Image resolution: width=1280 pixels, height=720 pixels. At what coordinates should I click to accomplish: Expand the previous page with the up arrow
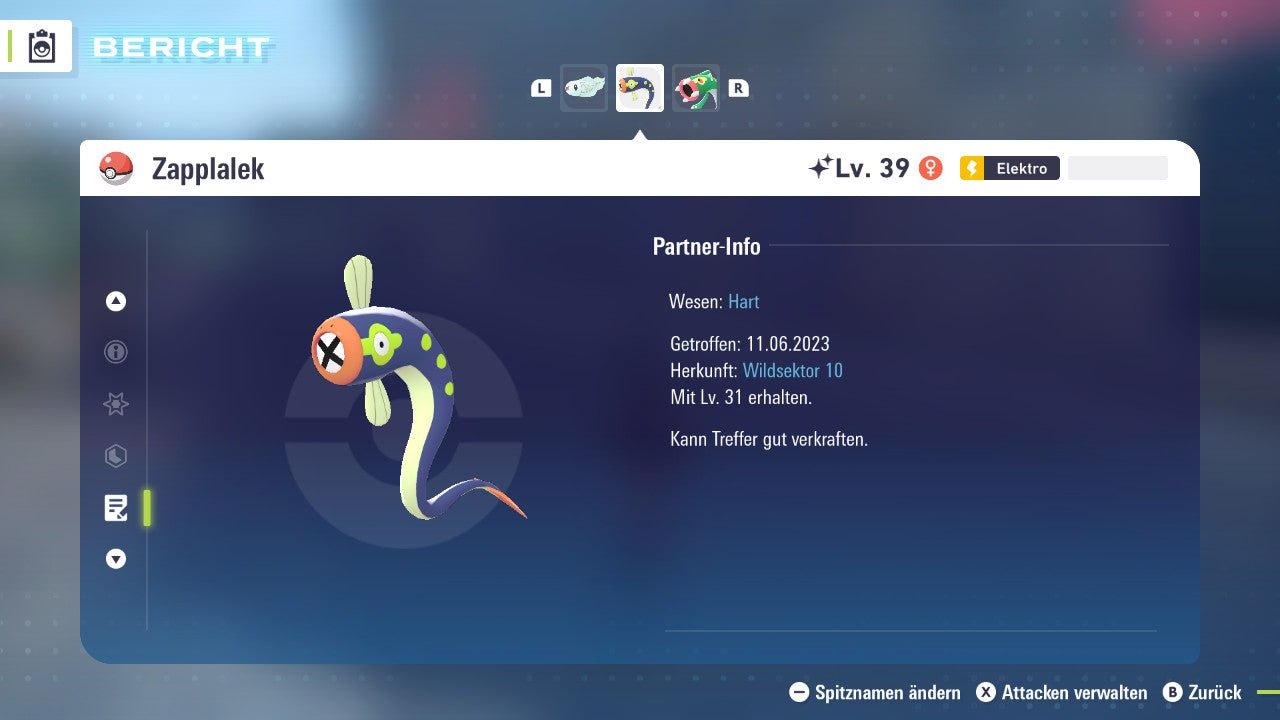tap(115, 300)
